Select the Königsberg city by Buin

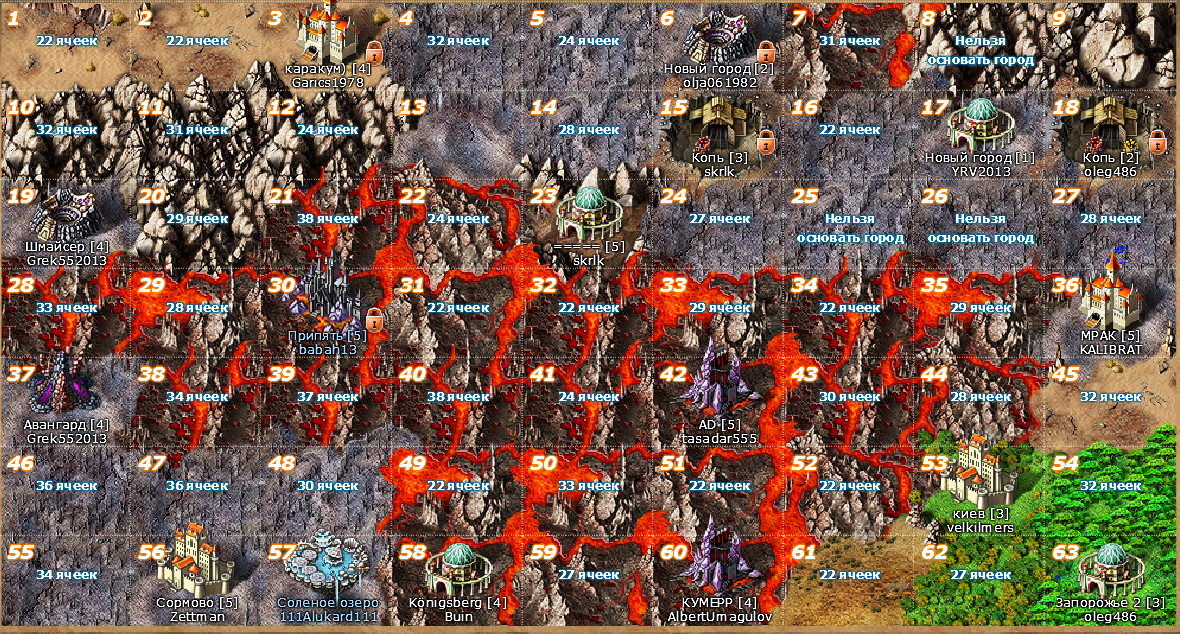pyautogui.click(x=457, y=565)
